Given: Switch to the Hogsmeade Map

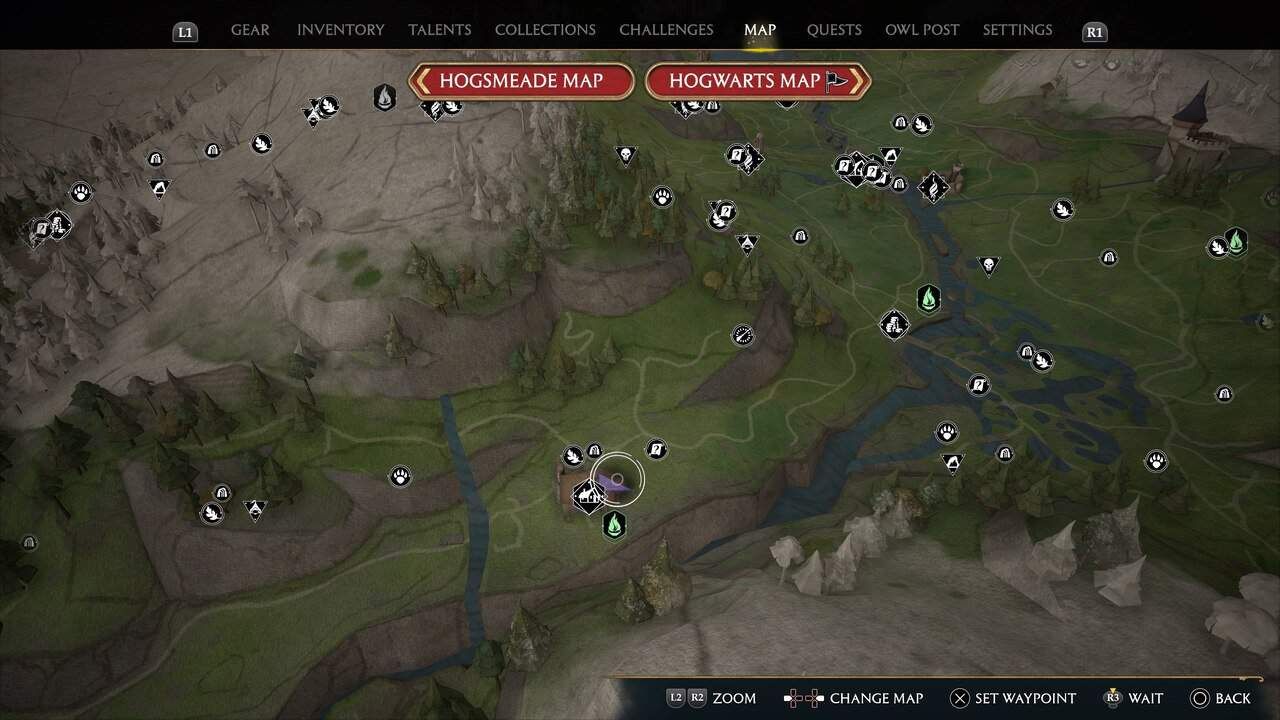Looking at the screenshot, I should coord(521,81).
